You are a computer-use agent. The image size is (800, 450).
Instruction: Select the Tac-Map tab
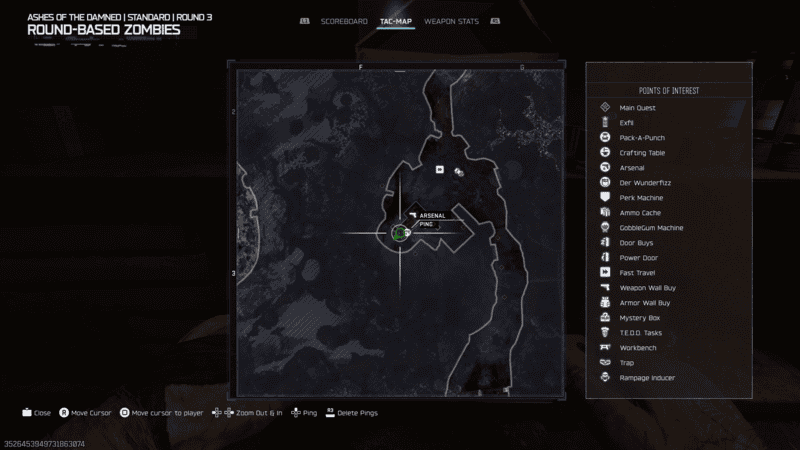(x=396, y=20)
